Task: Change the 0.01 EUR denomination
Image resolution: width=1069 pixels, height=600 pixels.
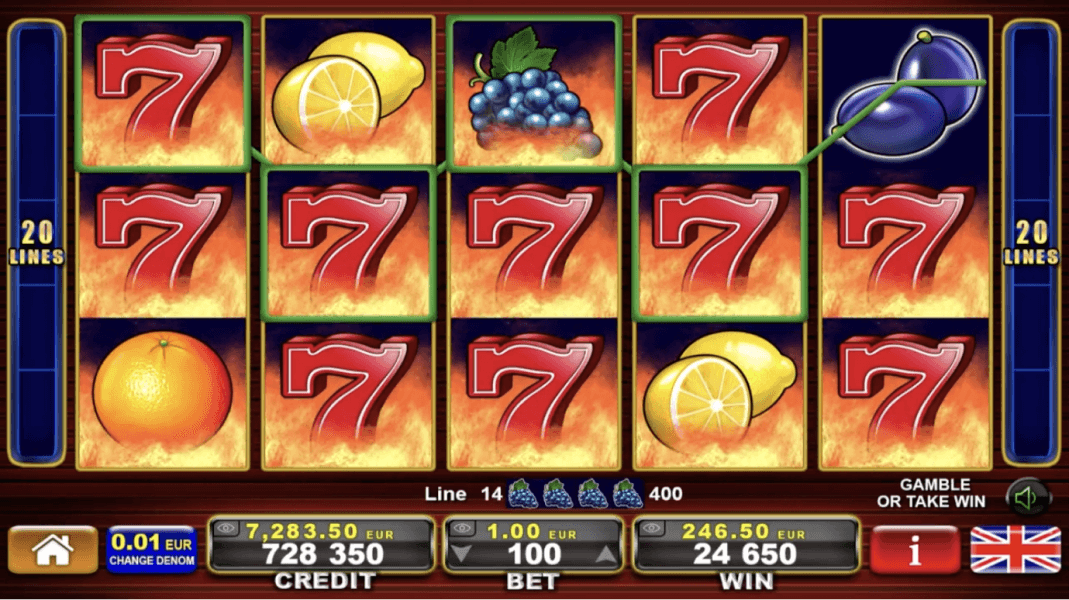Action: tap(152, 550)
